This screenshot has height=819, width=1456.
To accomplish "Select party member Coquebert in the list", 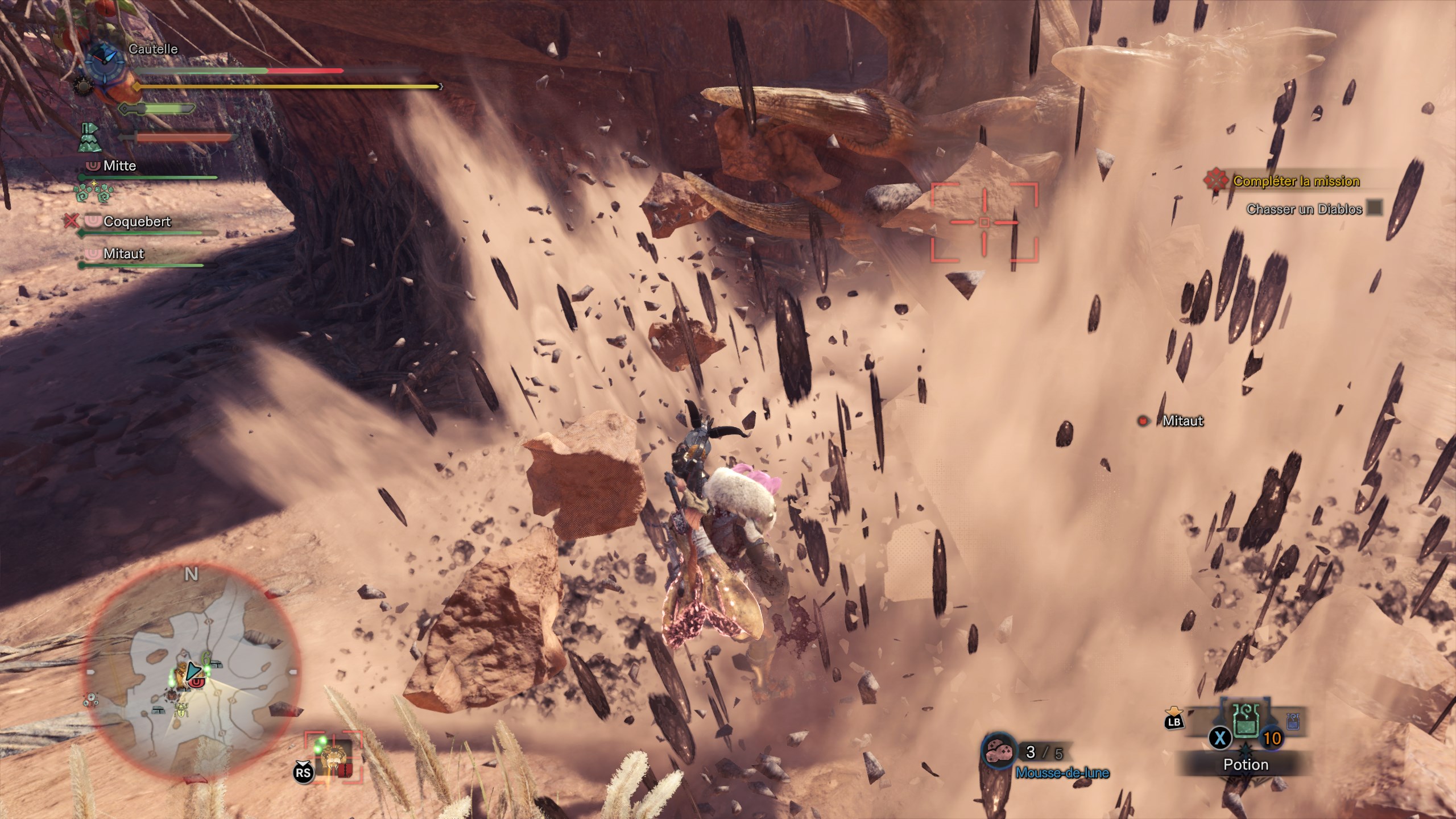I will tap(136, 222).
